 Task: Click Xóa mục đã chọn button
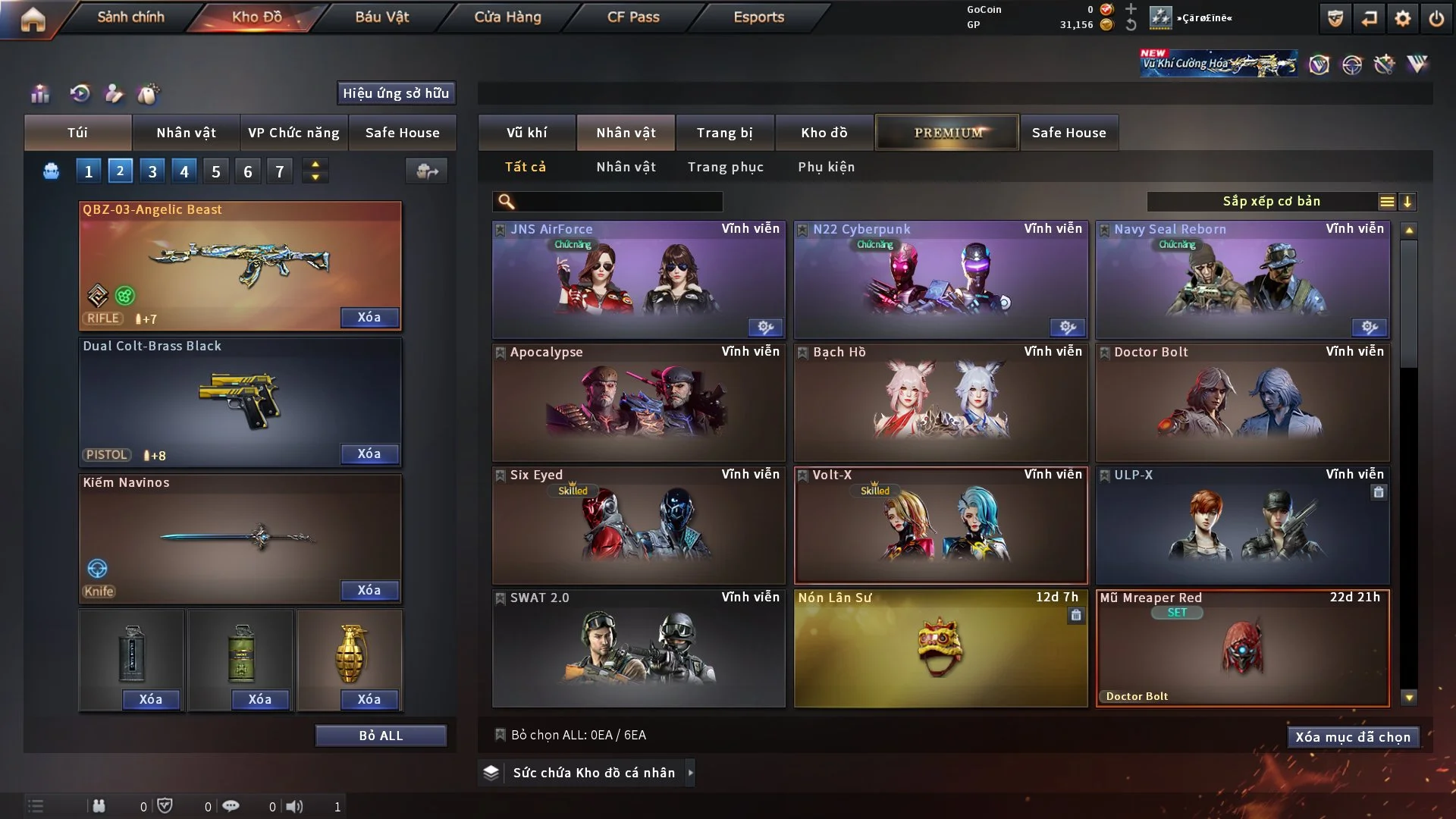pyautogui.click(x=1353, y=737)
